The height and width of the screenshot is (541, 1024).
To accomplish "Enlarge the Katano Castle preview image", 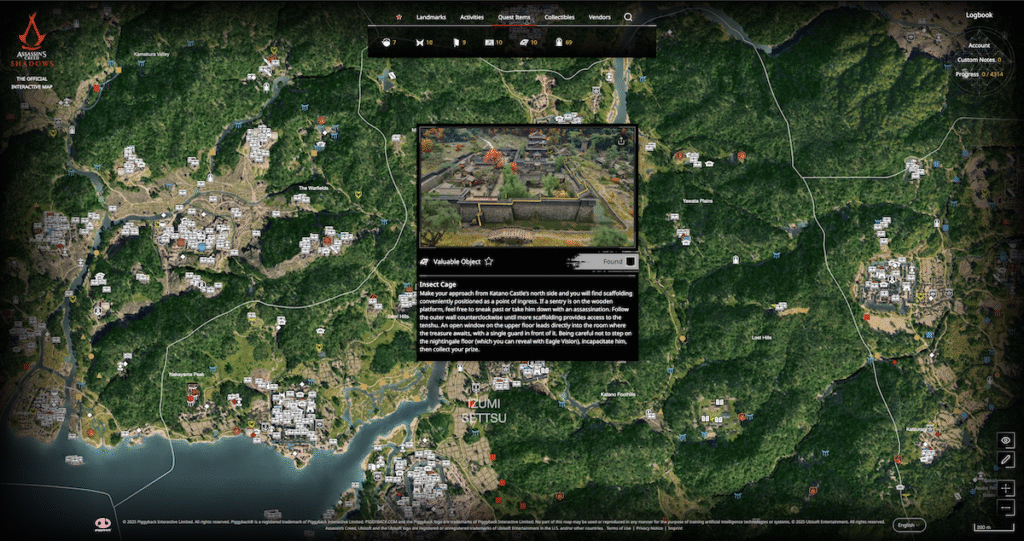I will (527, 187).
